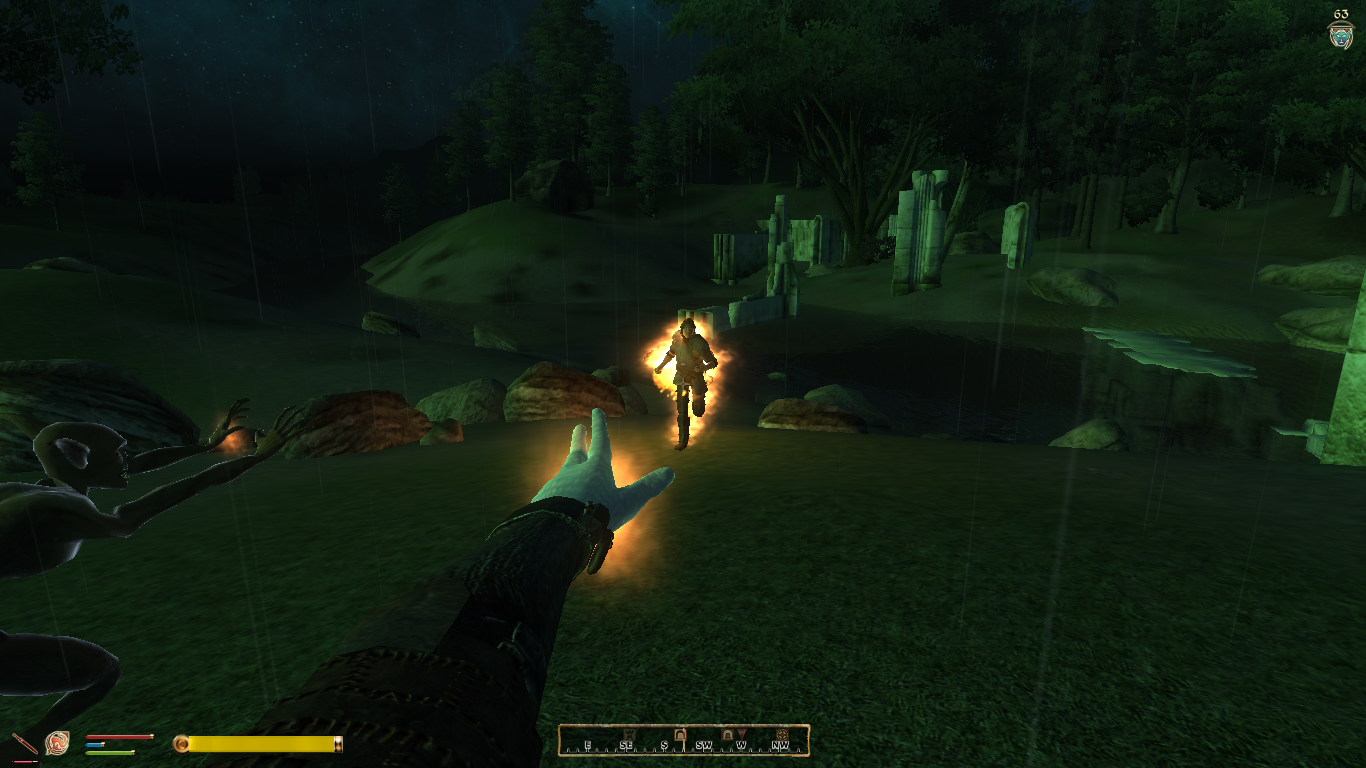Select the ruin marker near S on compass
The width and height of the screenshot is (1366, 768).
tap(680, 735)
